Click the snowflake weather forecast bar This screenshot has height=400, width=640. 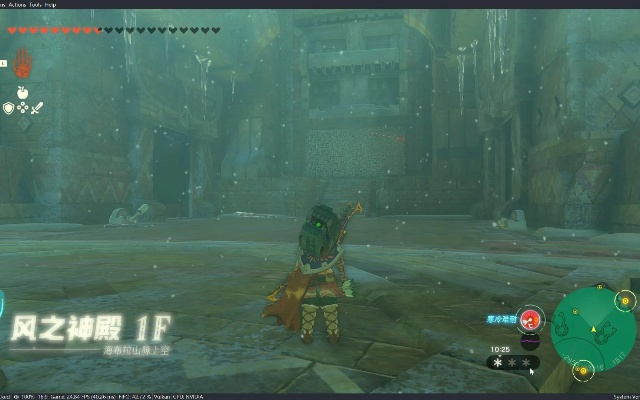[x=510, y=361]
